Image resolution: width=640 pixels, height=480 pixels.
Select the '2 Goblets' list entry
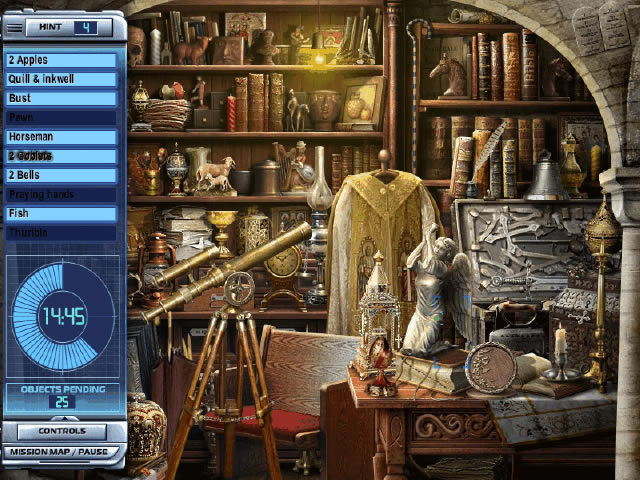click(62, 156)
